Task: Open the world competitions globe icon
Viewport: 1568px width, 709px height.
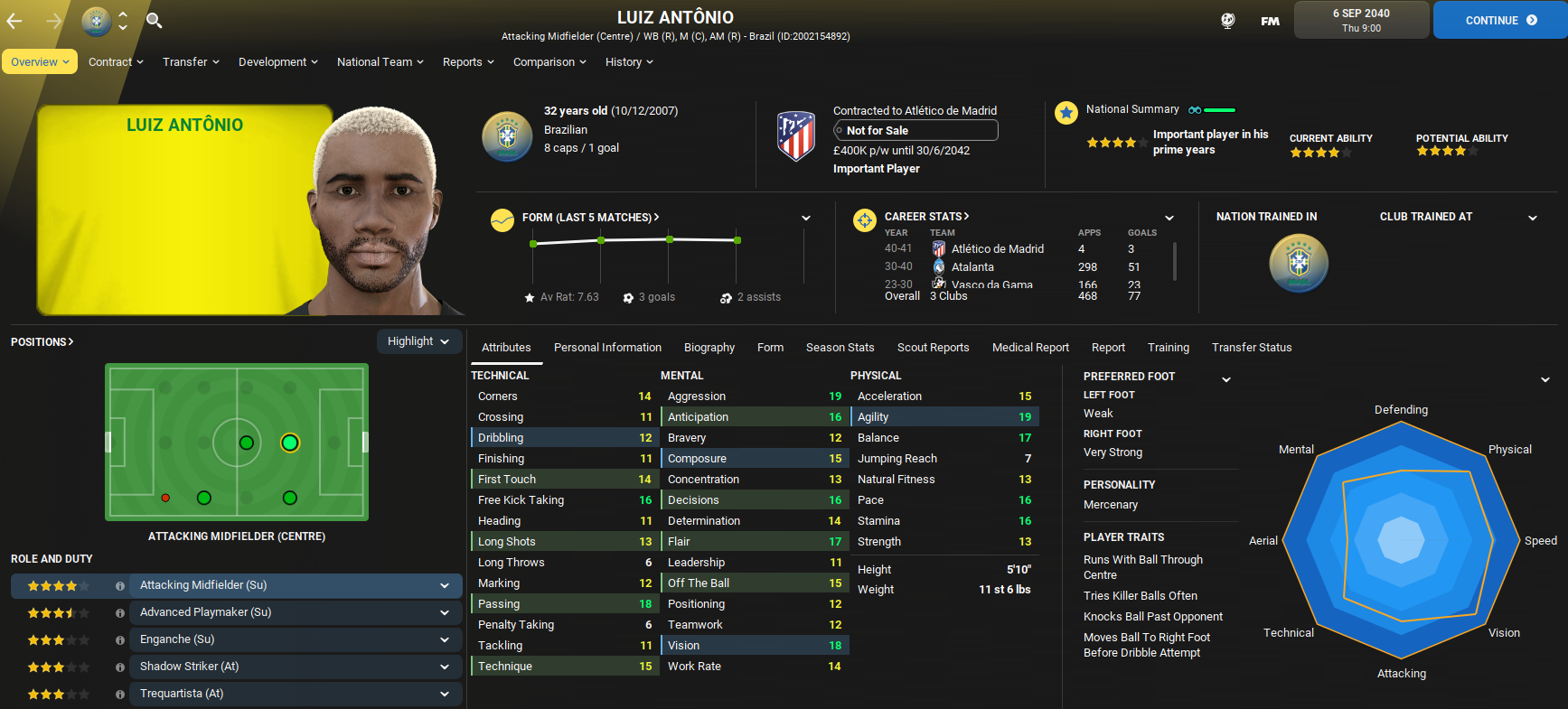Action: tap(1227, 19)
